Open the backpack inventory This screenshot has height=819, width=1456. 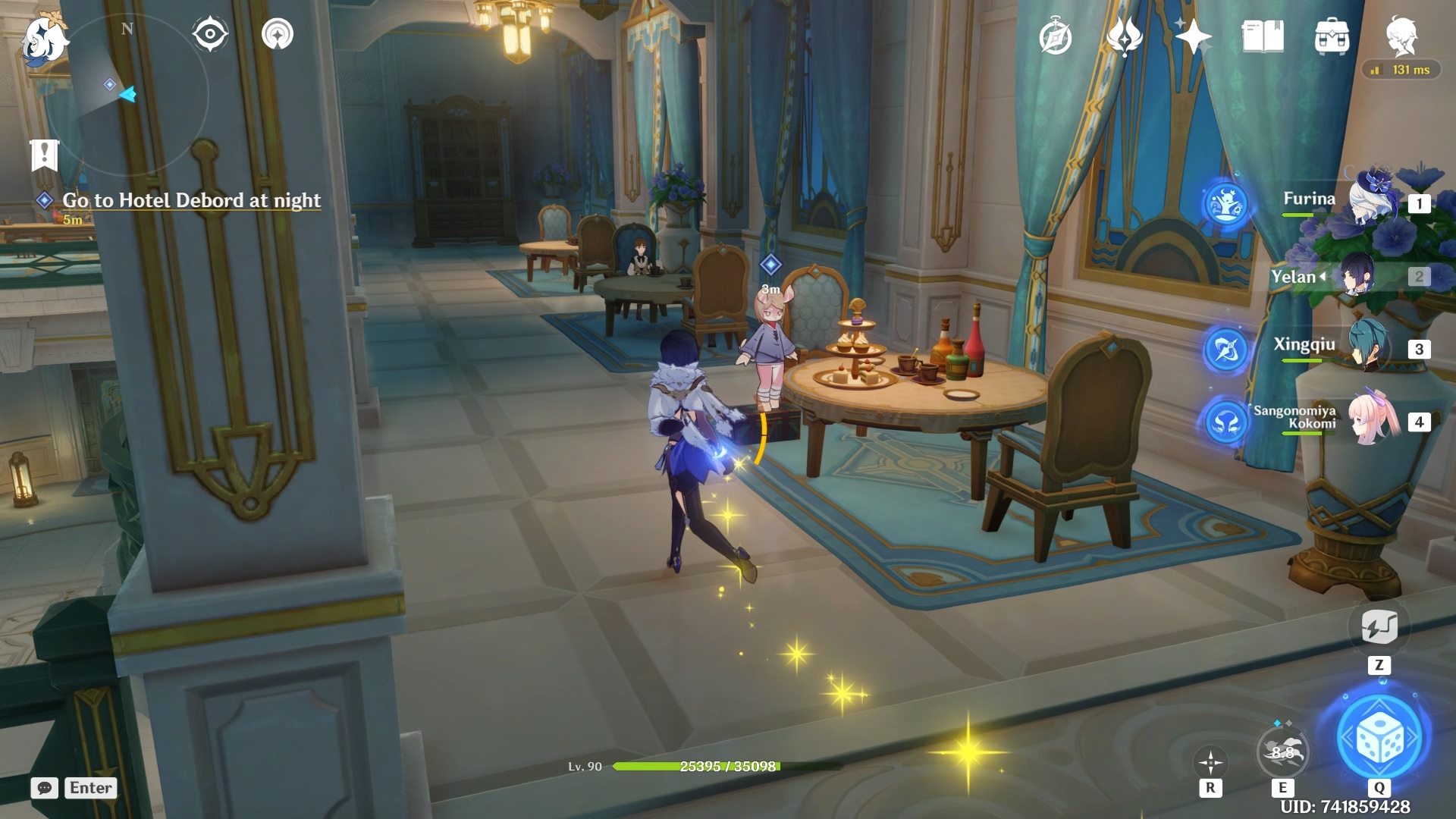[1332, 36]
